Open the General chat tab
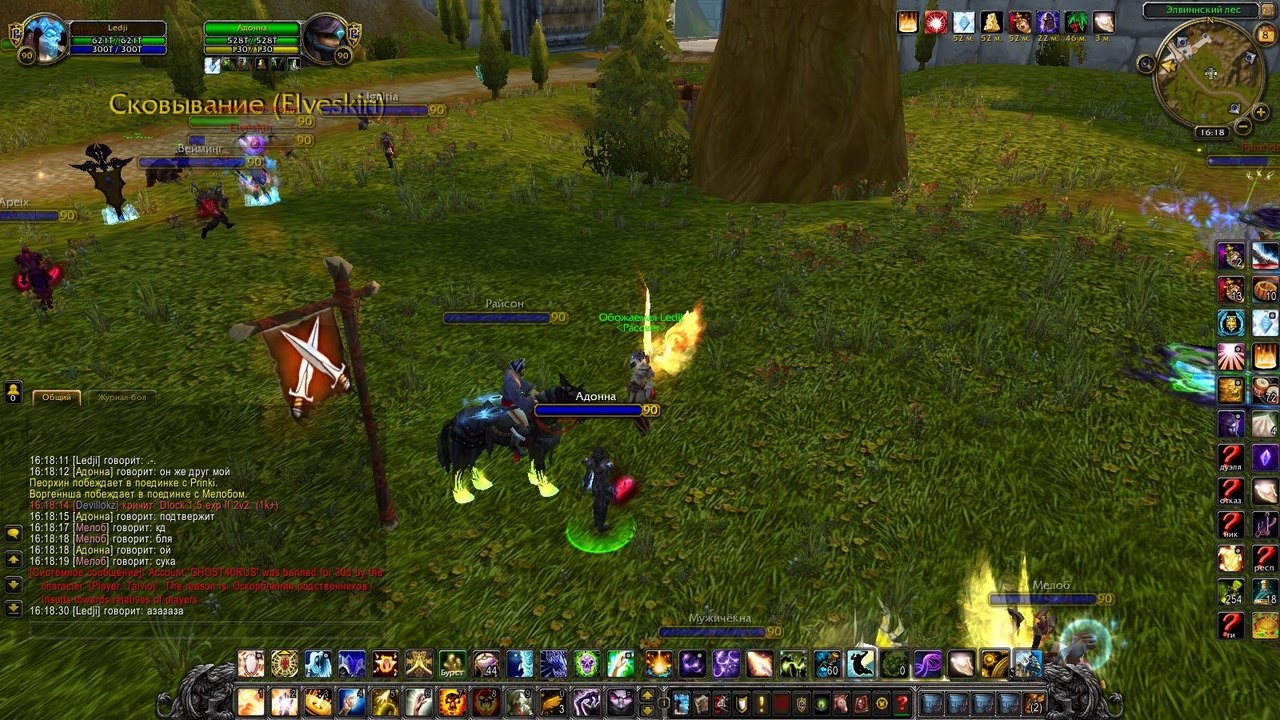 pos(56,397)
